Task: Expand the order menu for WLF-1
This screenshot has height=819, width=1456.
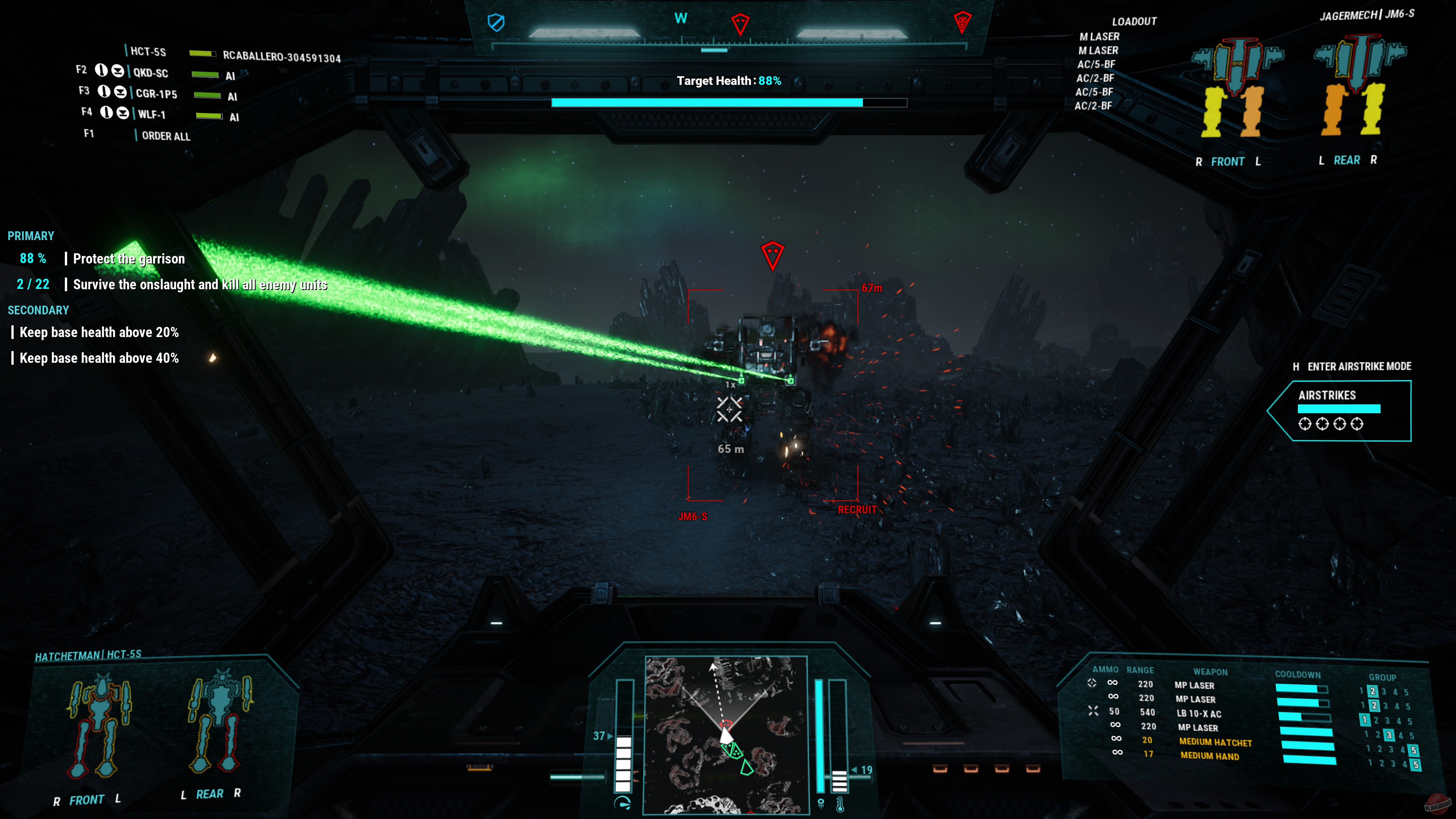Action: click(123, 113)
